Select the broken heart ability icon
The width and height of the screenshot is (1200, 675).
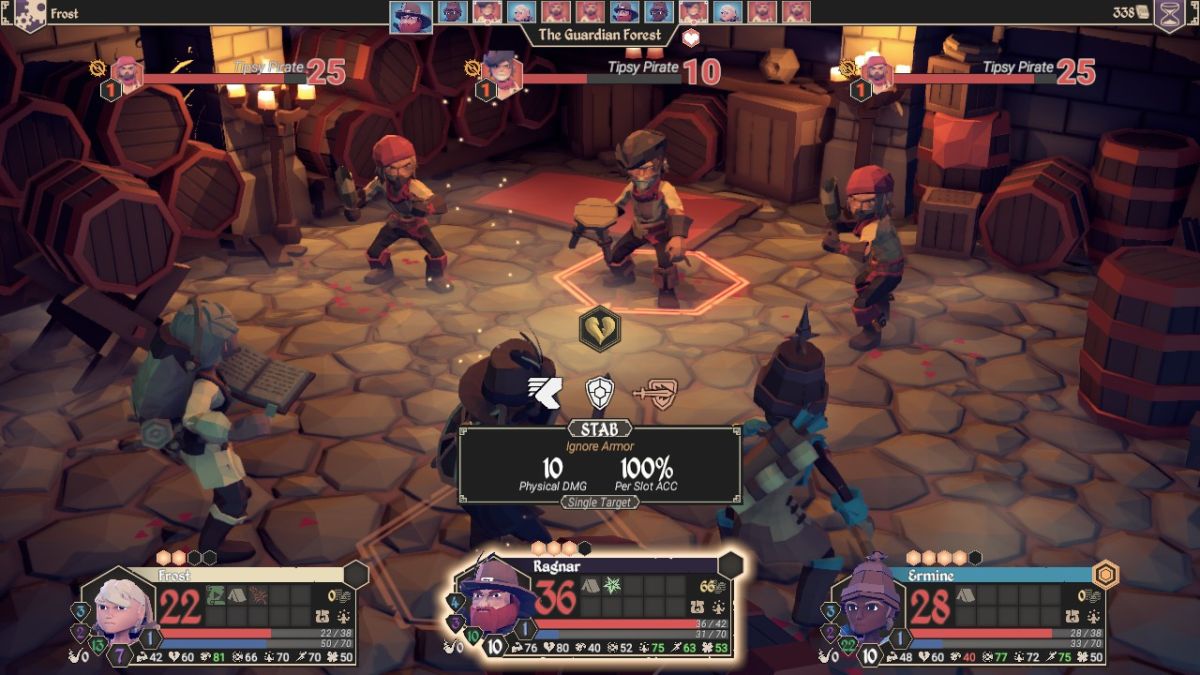[x=599, y=329]
